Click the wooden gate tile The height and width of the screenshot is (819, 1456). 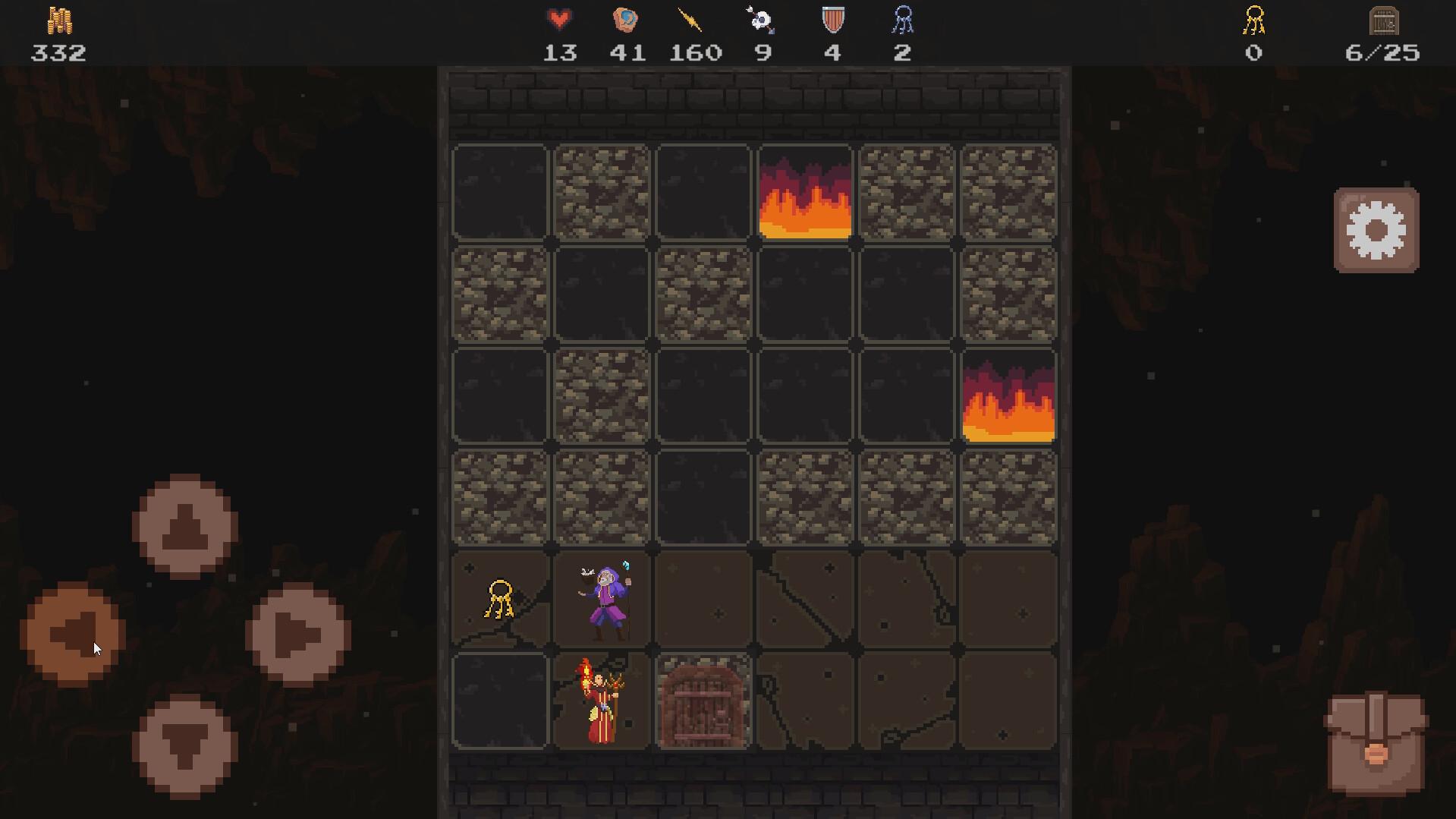(702, 702)
